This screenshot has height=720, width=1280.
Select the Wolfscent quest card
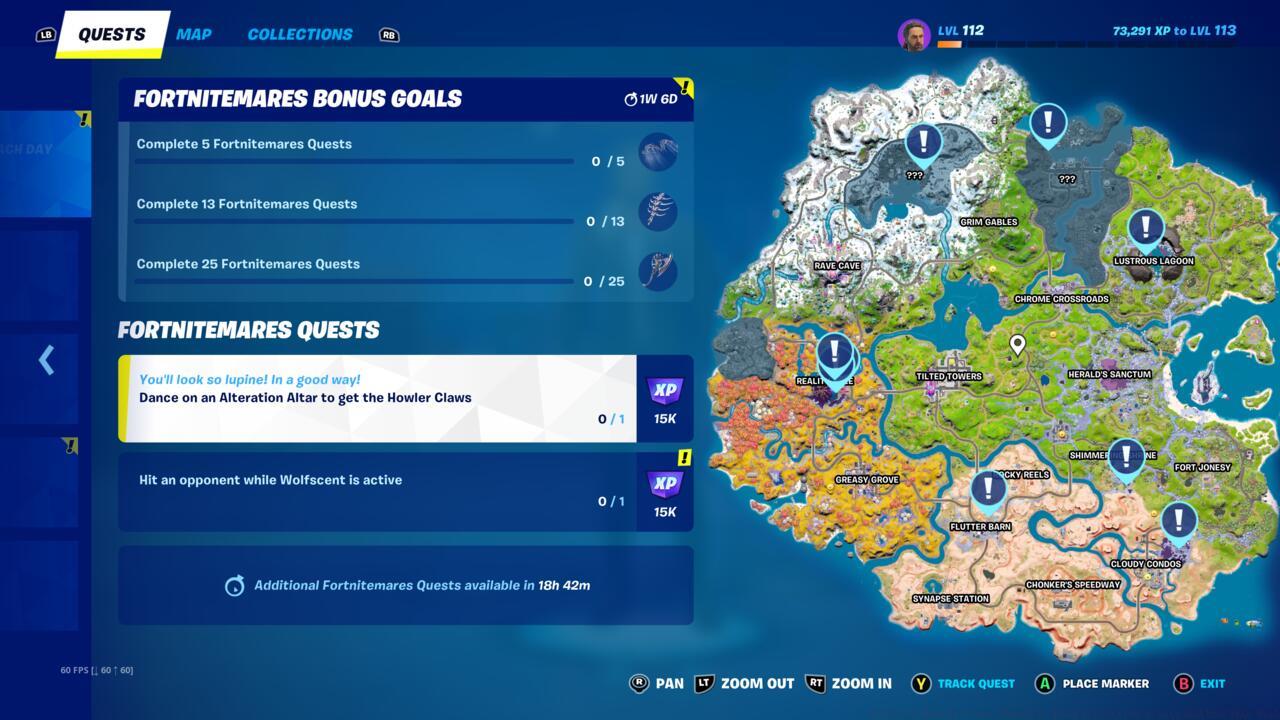pos(380,490)
